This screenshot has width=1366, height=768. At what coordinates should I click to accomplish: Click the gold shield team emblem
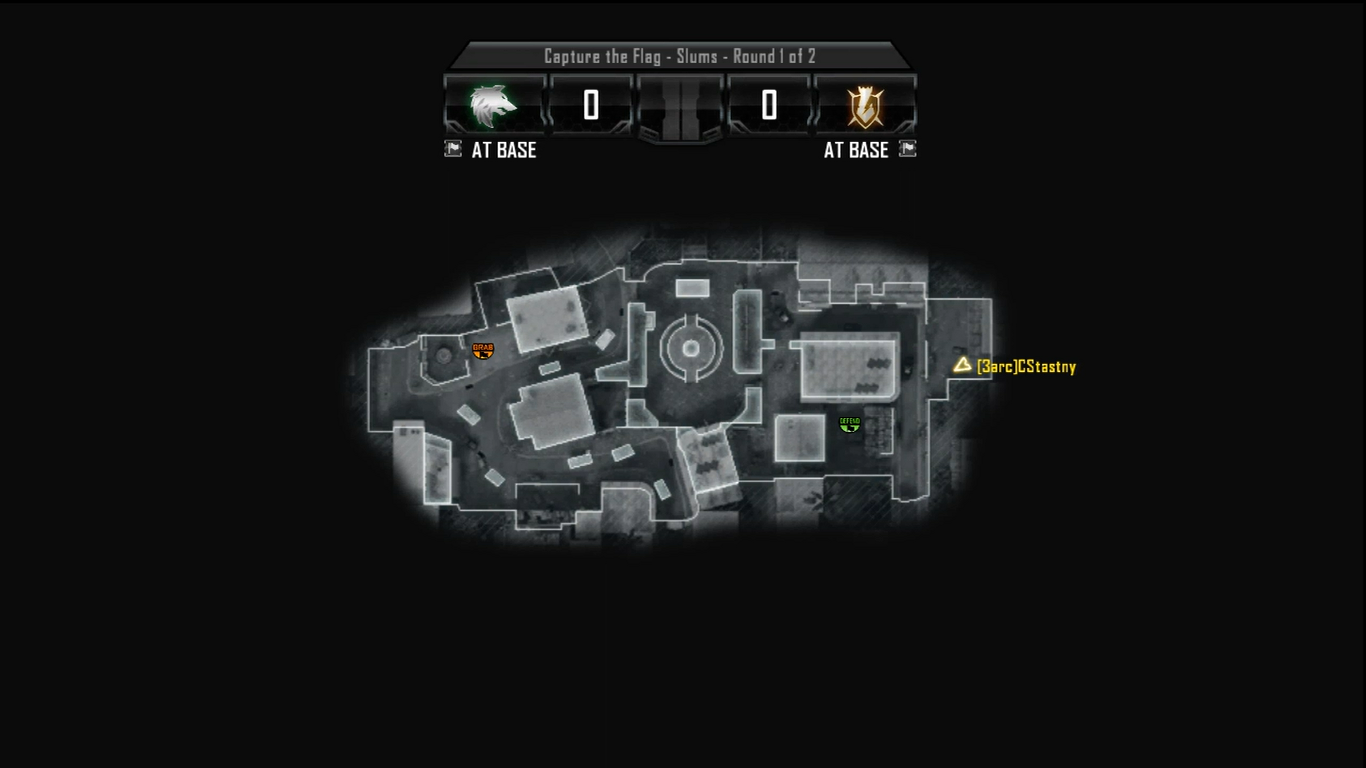pyautogui.click(x=865, y=106)
